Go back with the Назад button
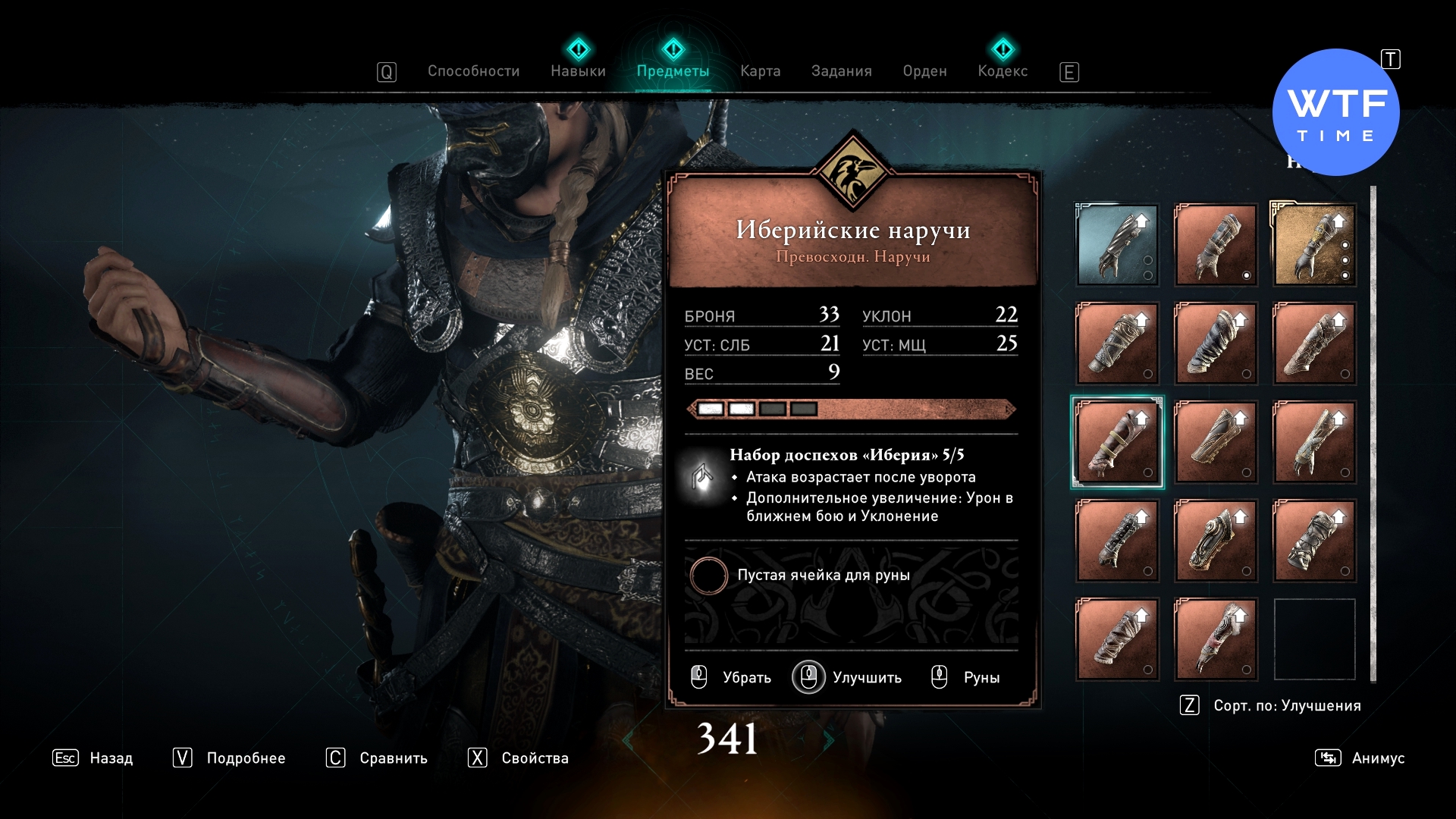This screenshot has width=1456, height=819. 93,758
